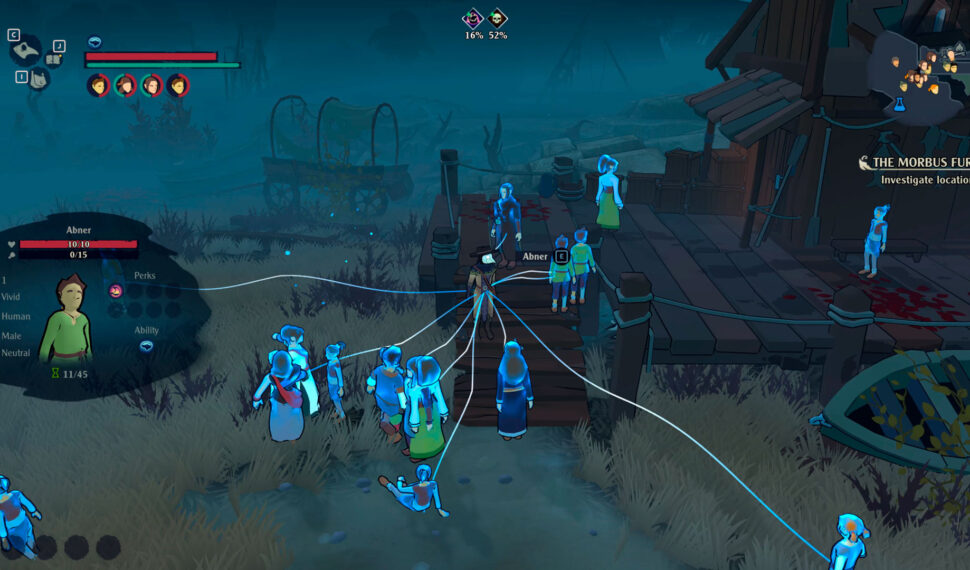Activate Abner's blue ability icon

coord(147,346)
